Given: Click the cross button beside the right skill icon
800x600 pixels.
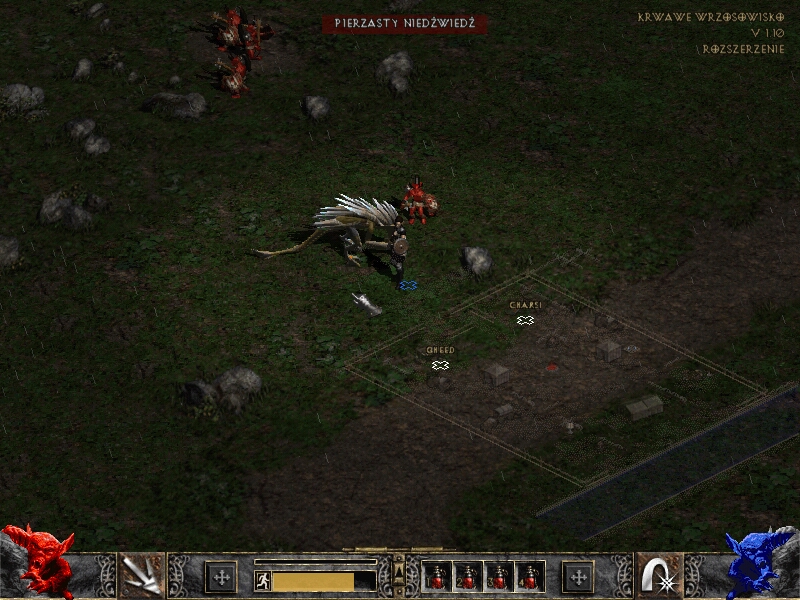Looking at the screenshot, I should pos(578,577).
